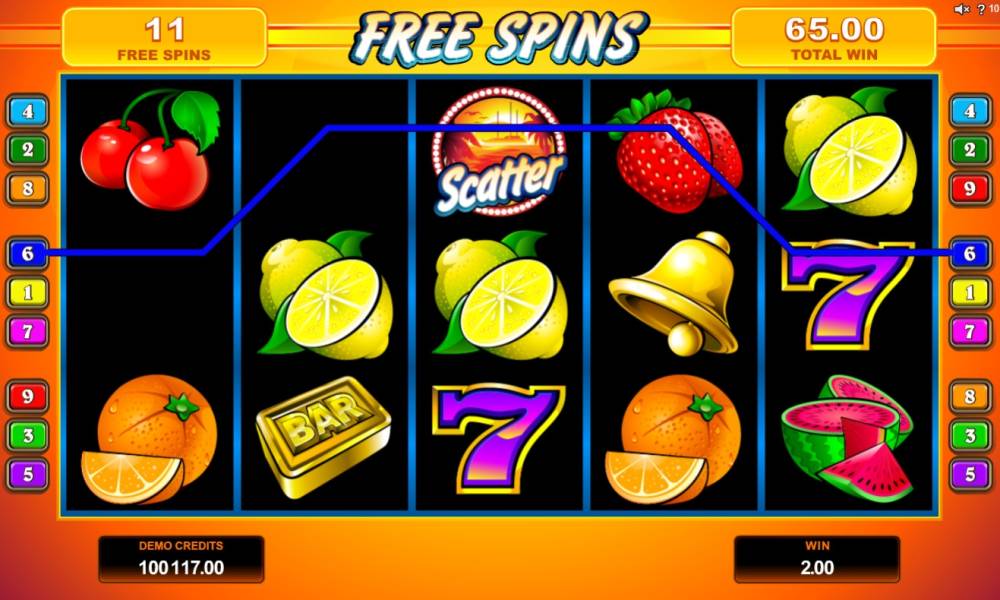
Task: Choose the right-side payline 5 marker
Action: (x=969, y=473)
